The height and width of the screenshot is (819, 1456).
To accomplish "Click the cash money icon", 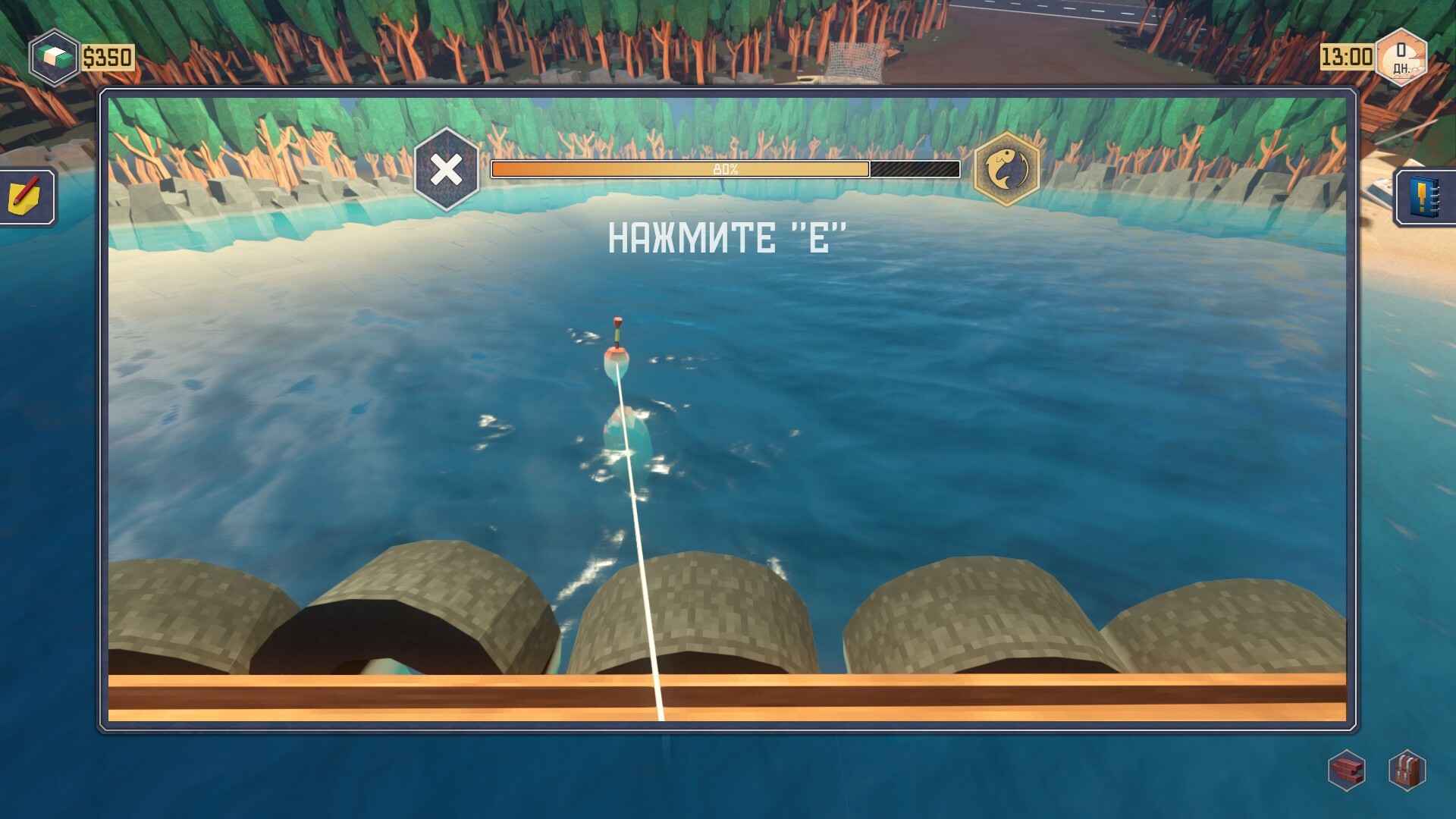I will 54,57.
